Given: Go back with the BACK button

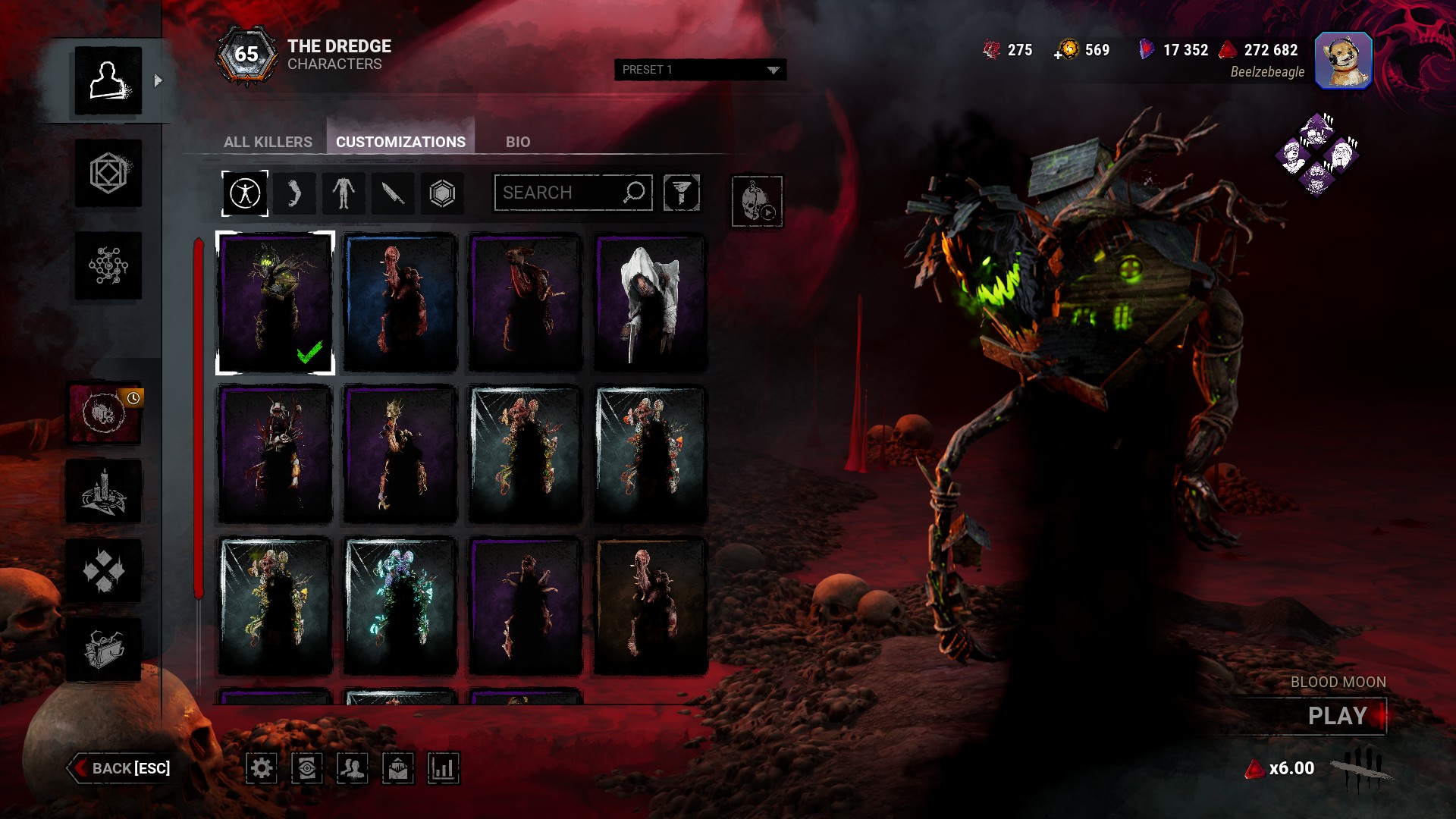Looking at the screenshot, I should (x=120, y=768).
